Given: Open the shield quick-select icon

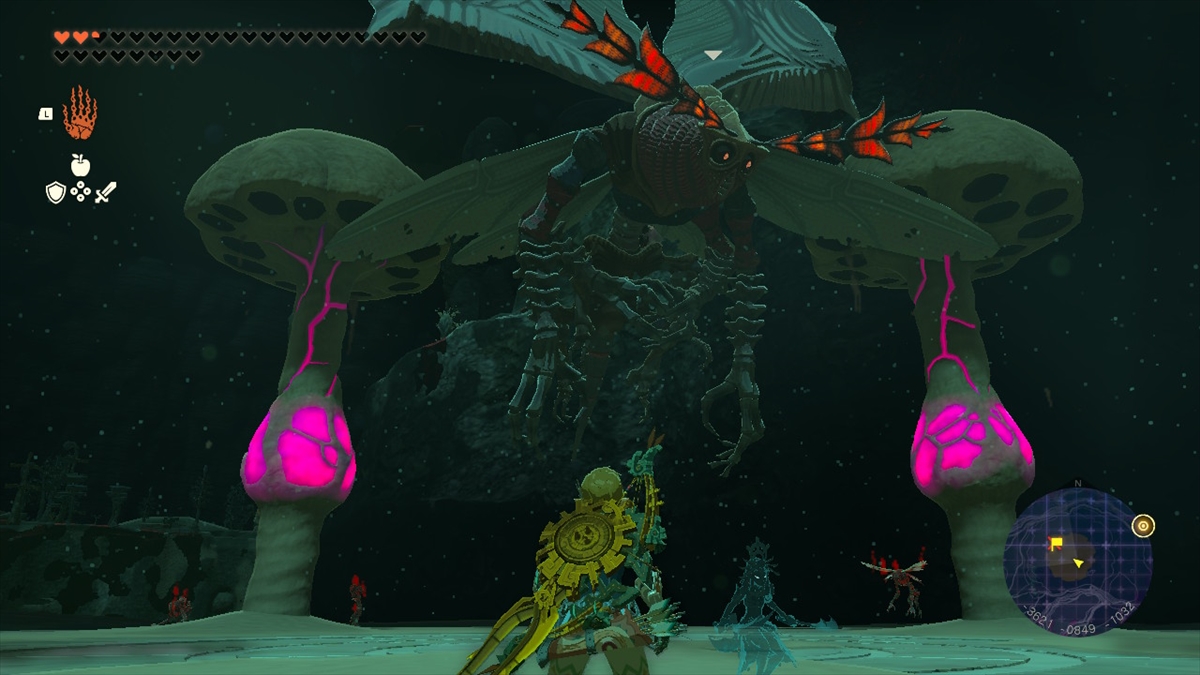Looking at the screenshot, I should point(56,192).
